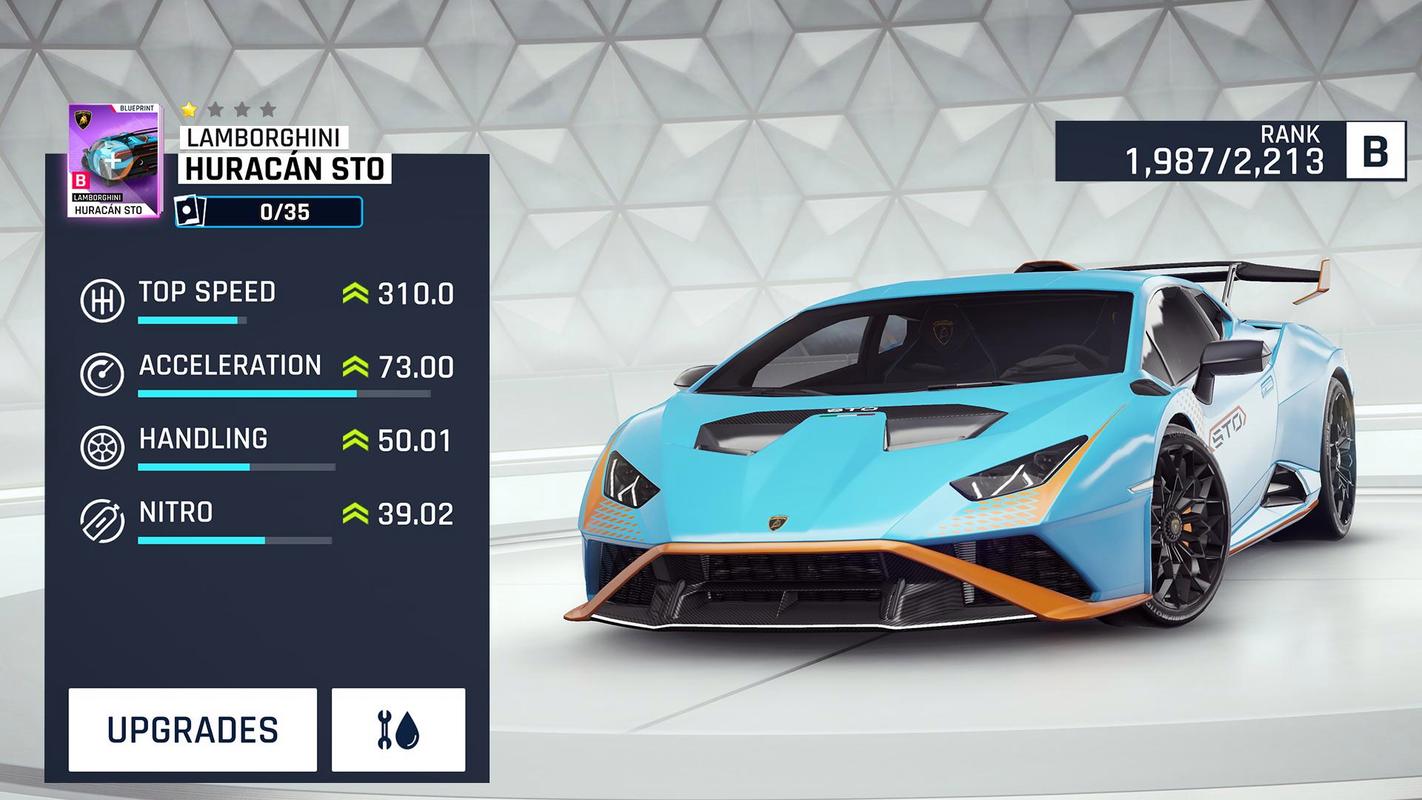The image size is (1422, 800).
Task: Select the Top Speed stat row
Action: pos(266,298)
